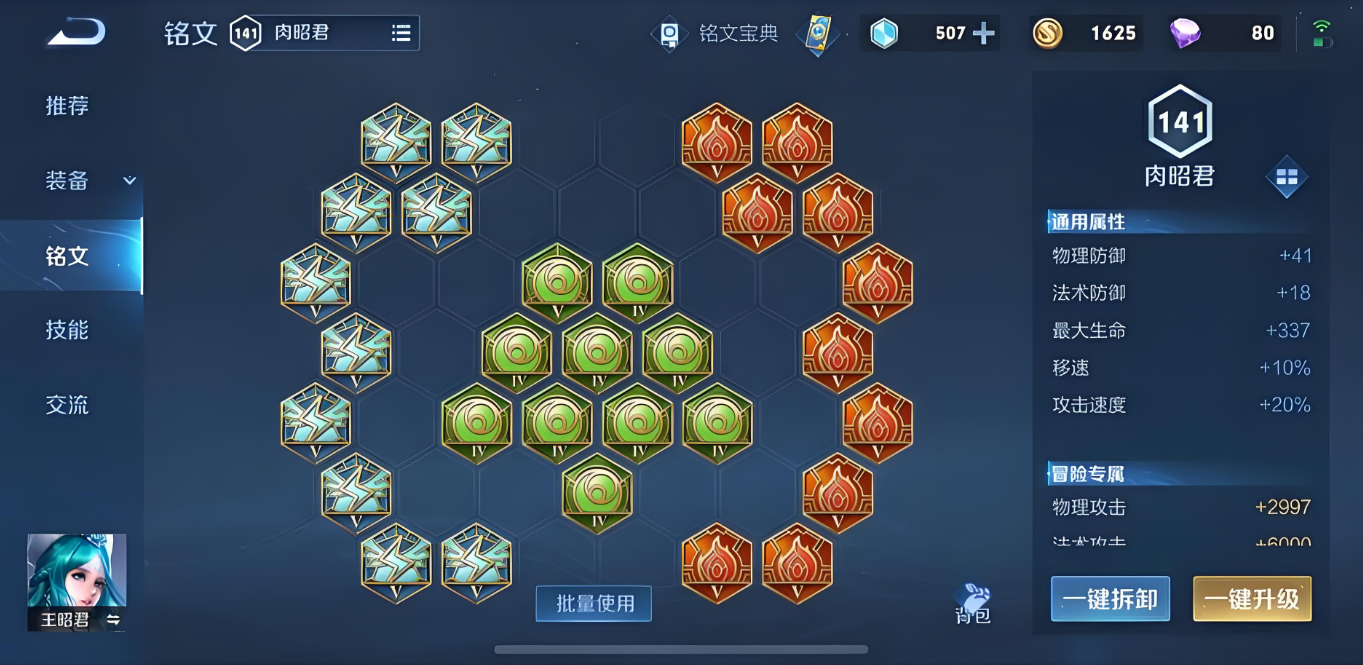Select the 铭文 tab

pos(67,256)
